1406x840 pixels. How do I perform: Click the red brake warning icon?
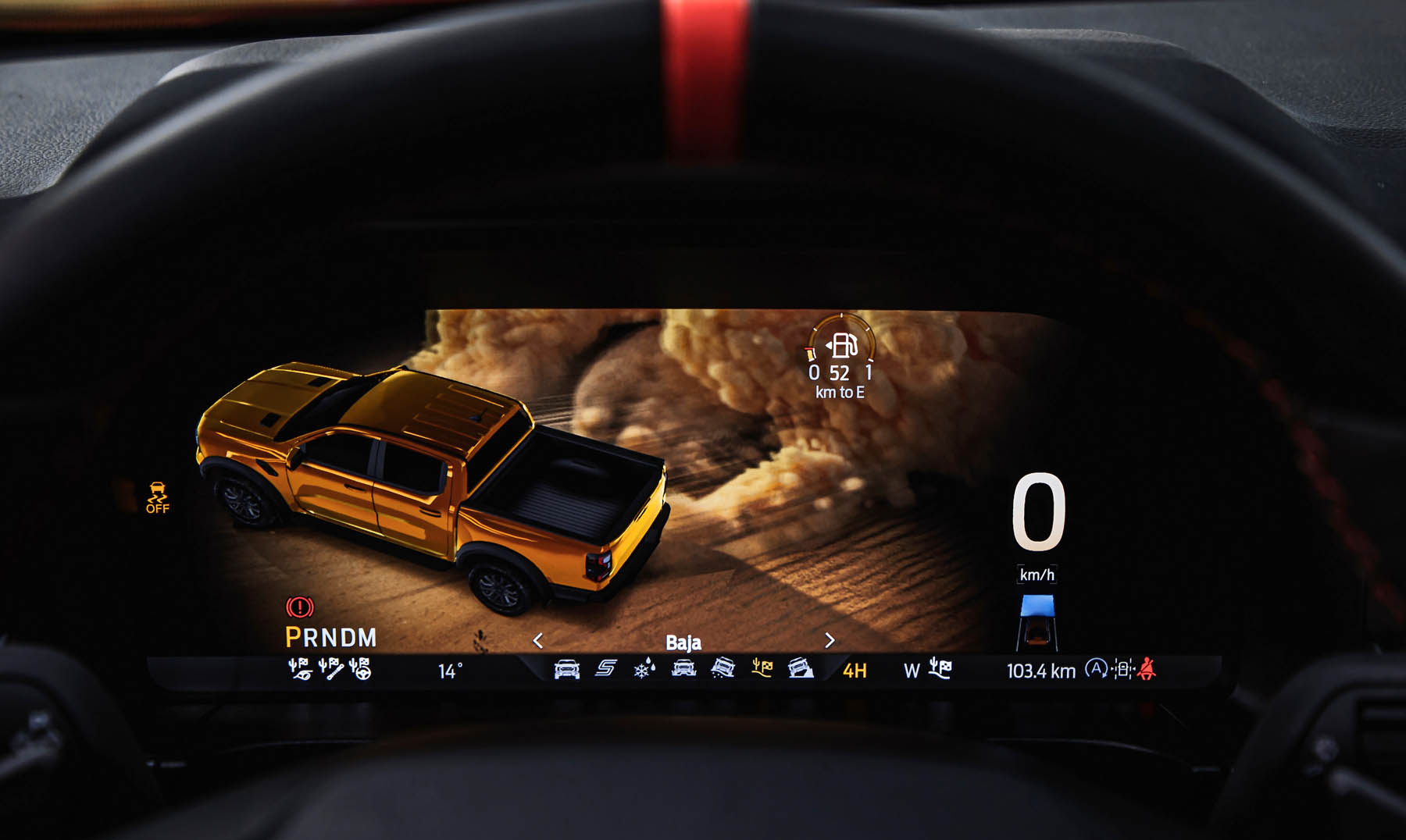(300, 607)
